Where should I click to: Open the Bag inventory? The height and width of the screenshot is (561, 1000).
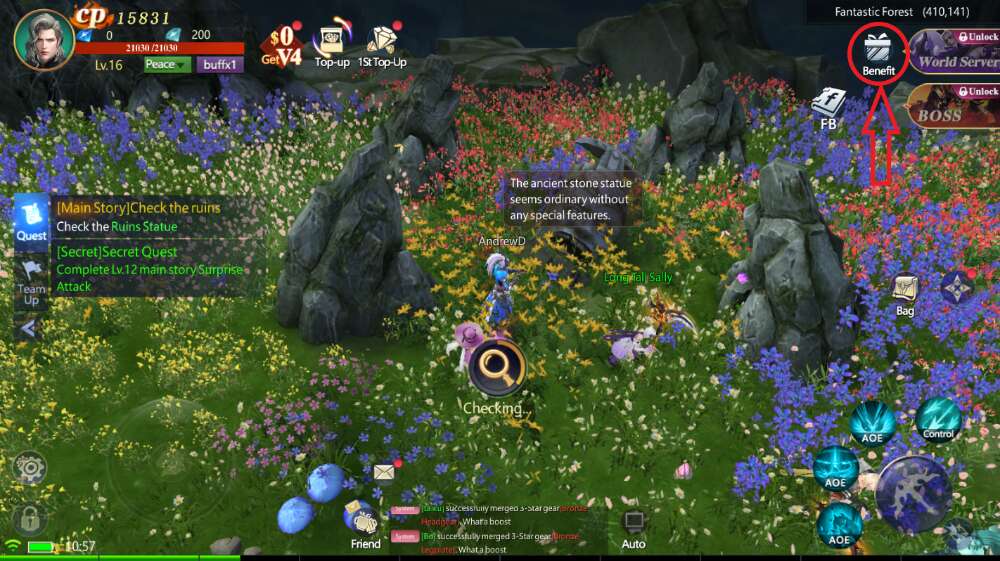(x=905, y=296)
